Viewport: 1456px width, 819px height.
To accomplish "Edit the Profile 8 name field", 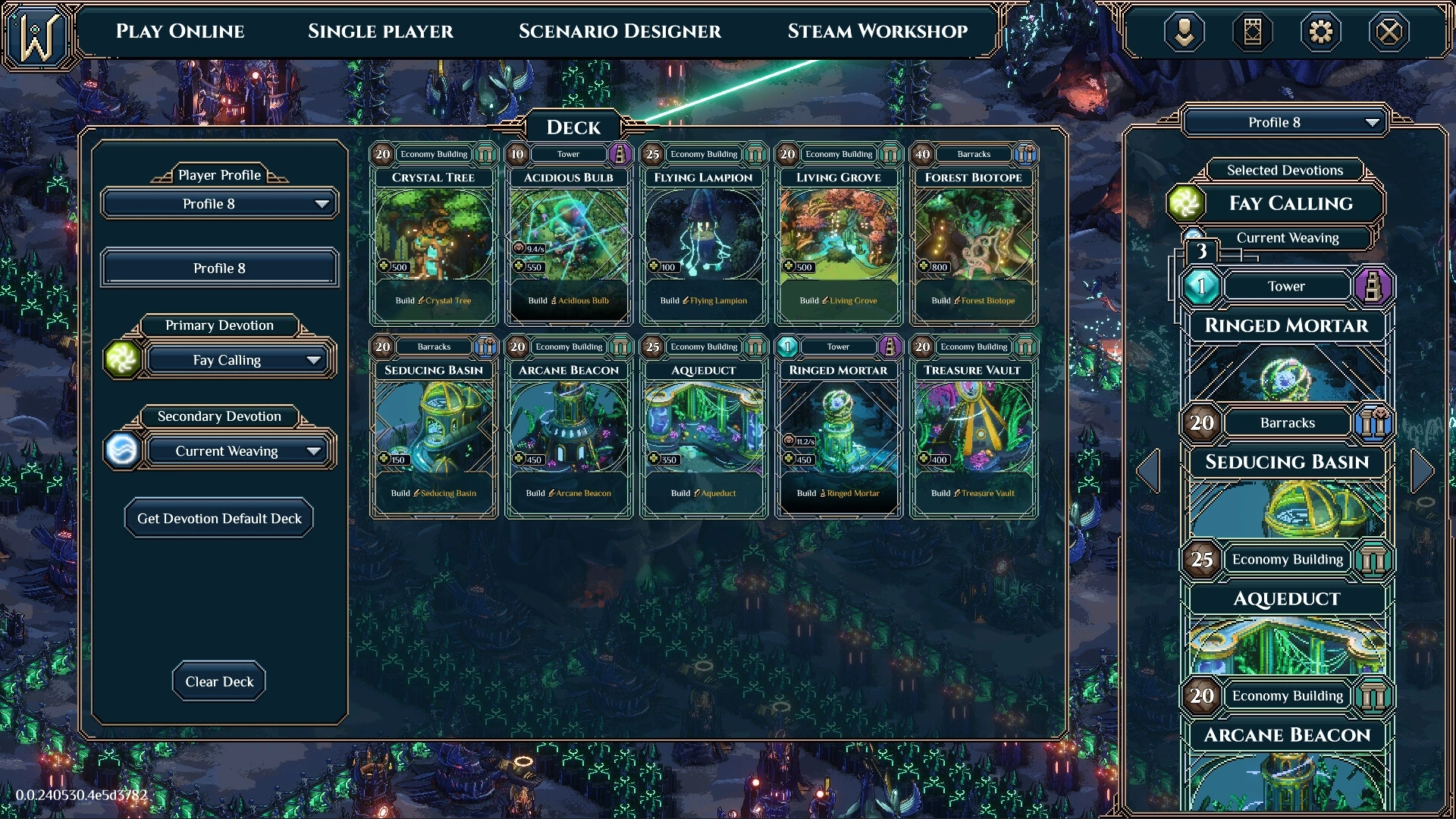I will coord(219,268).
